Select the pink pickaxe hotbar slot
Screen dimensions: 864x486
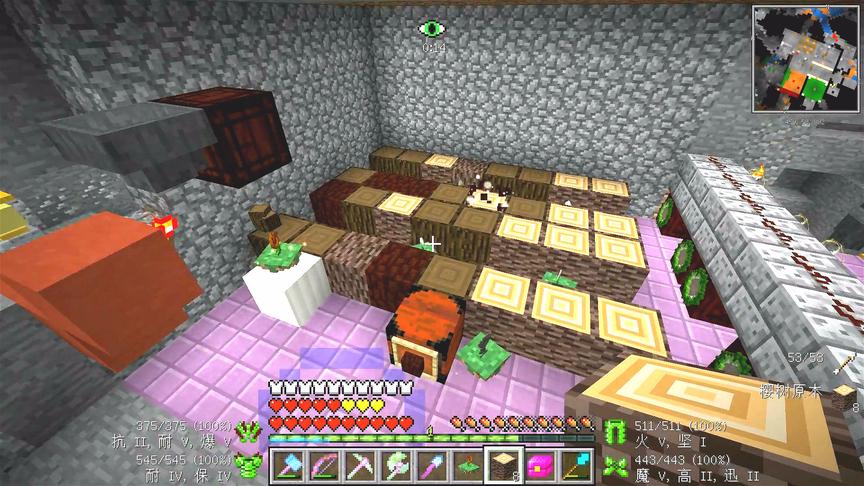(x=359, y=464)
